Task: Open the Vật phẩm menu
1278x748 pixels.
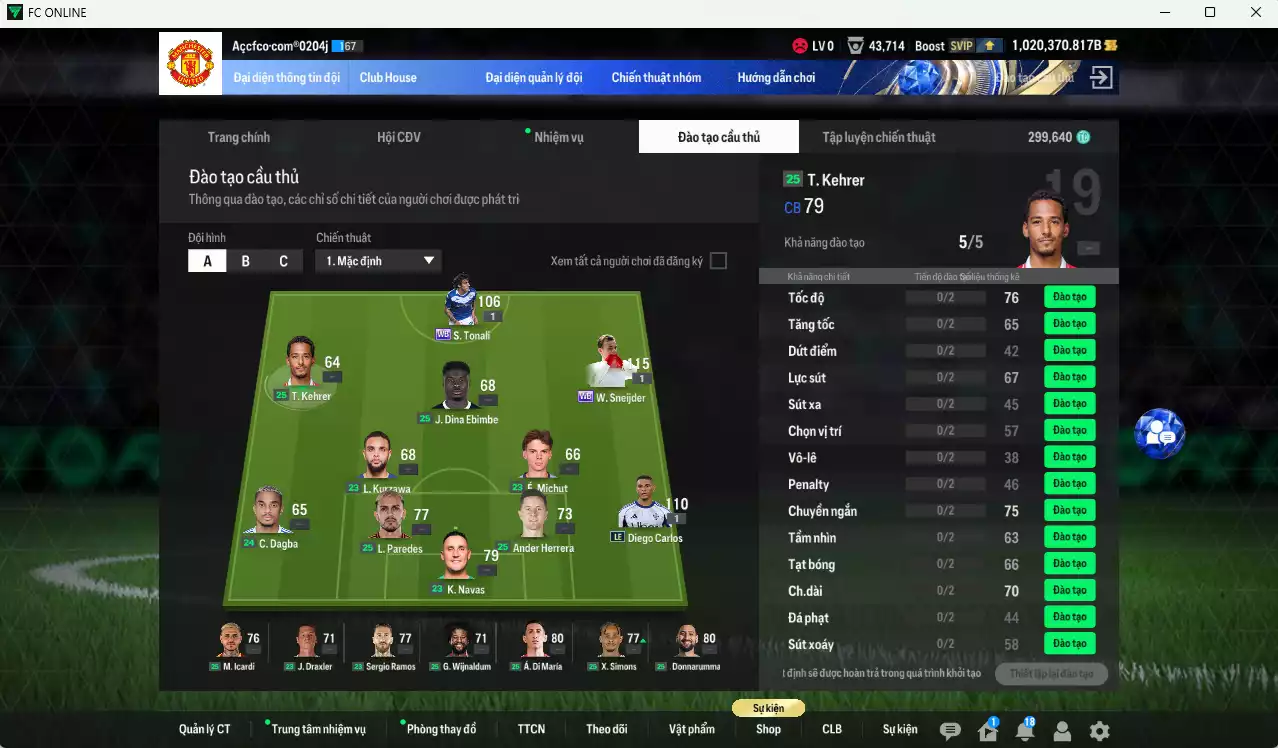Action: coord(692,729)
